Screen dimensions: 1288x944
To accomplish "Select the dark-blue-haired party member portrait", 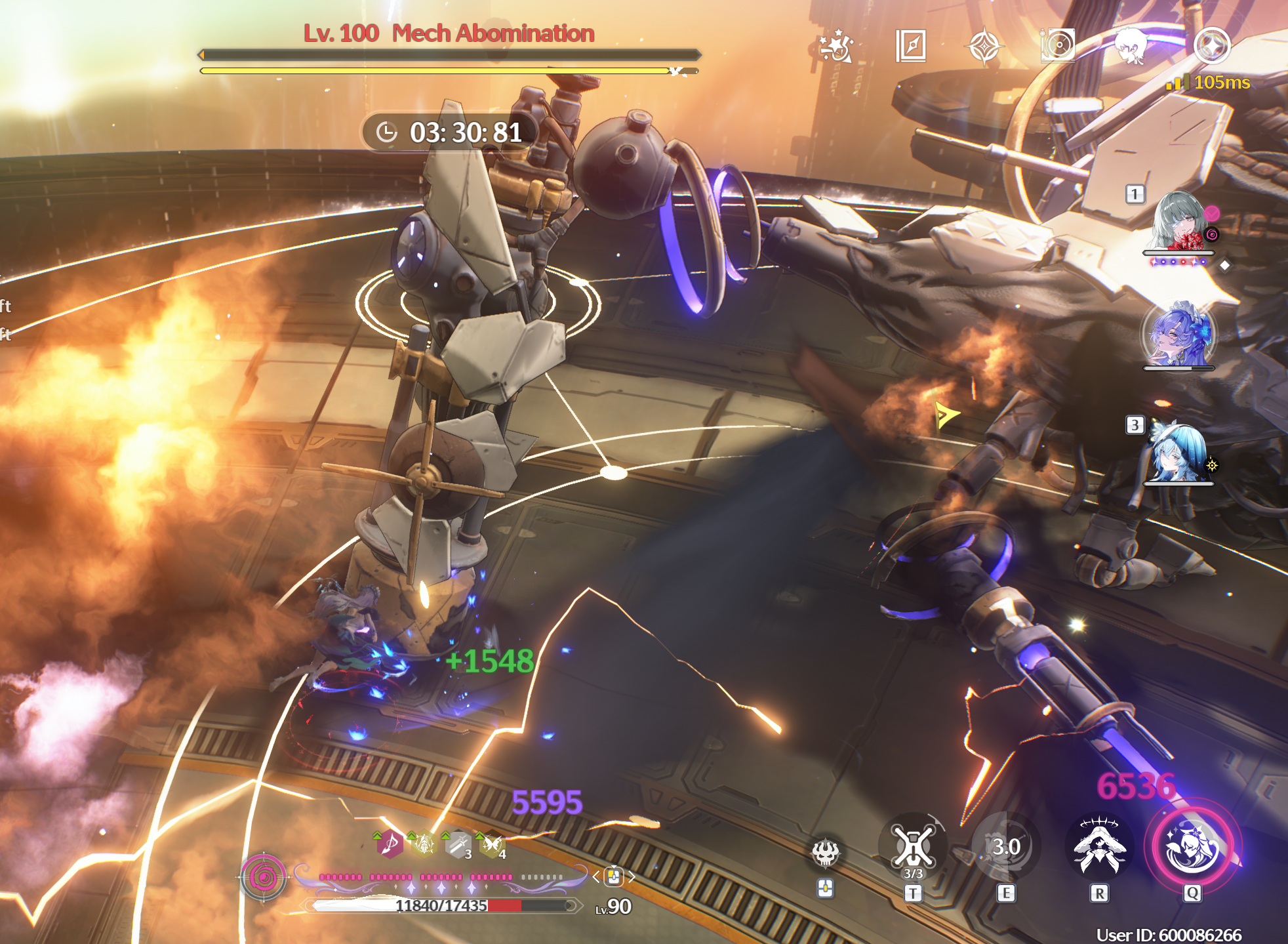I will (x=1178, y=335).
